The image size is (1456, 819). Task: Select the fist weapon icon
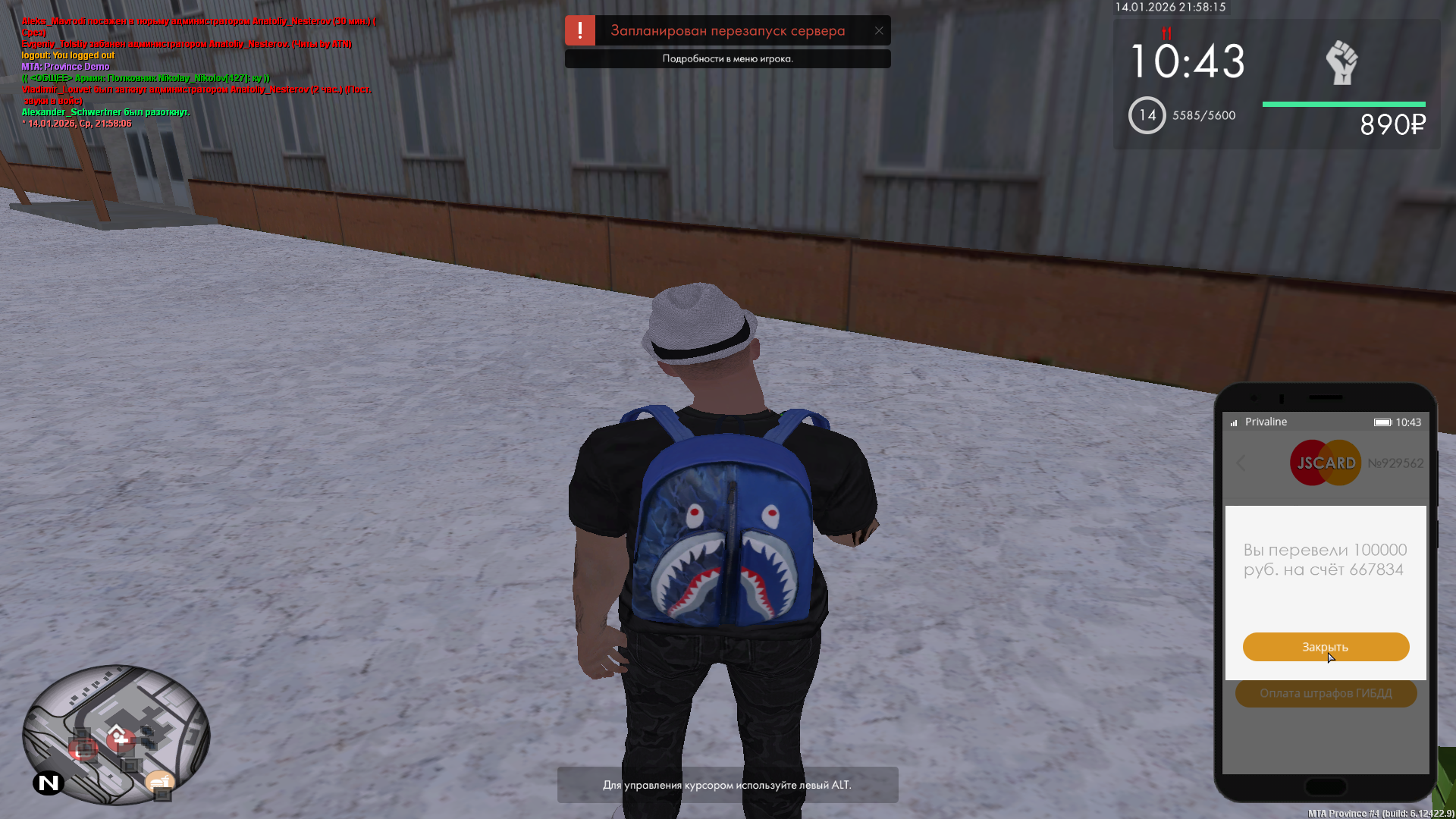pos(1341,63)
